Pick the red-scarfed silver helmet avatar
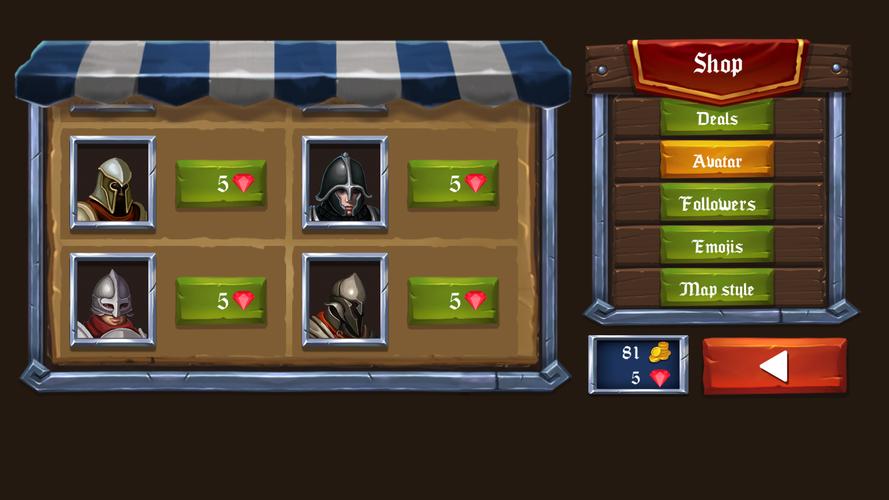The width and height of the screenshot is (889, 500). click(x=112, y=300)
